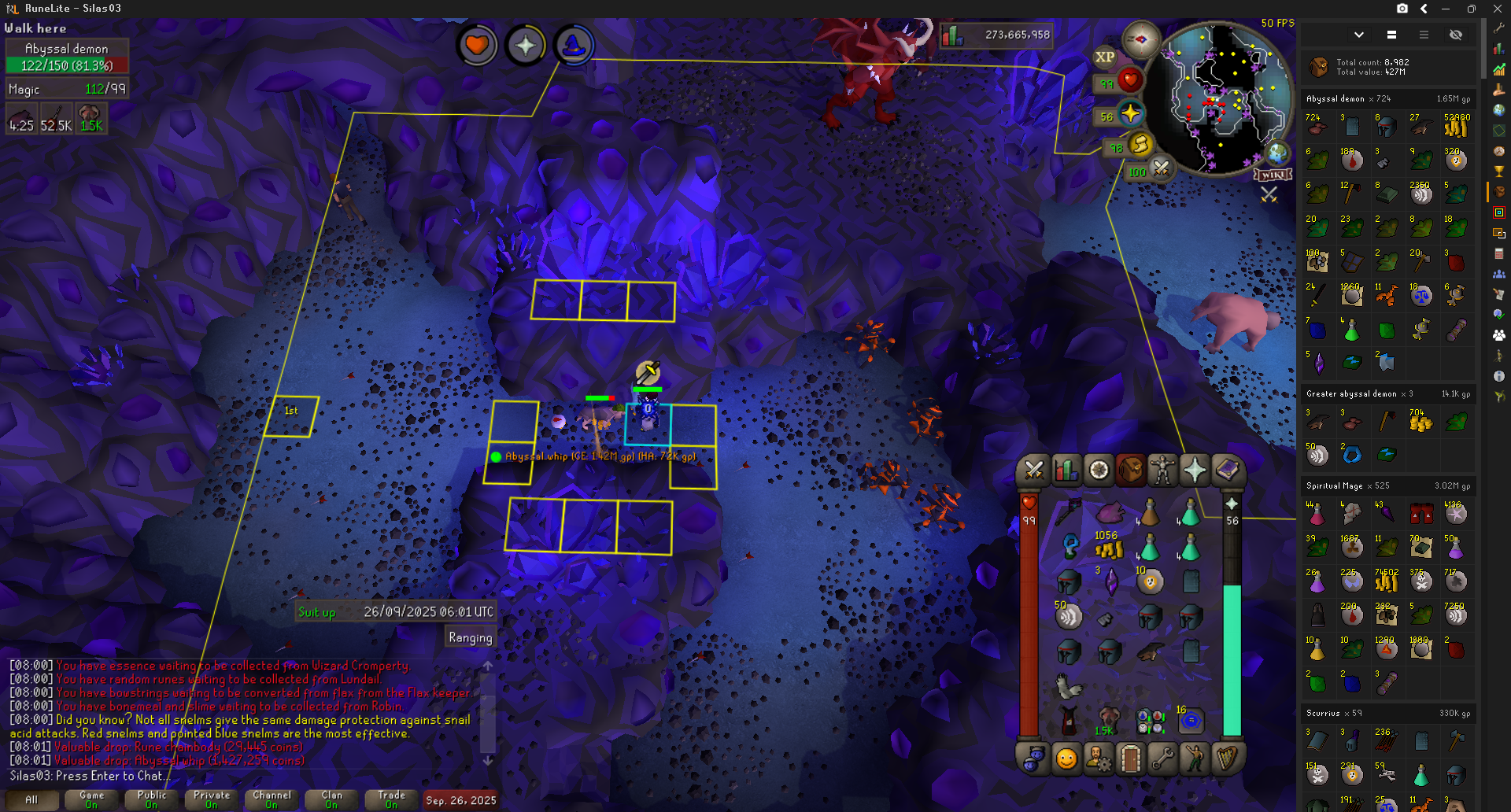This screenshot has height=812, width=1511.
Task: Click the special attack orb
Action: [1161, 168]
